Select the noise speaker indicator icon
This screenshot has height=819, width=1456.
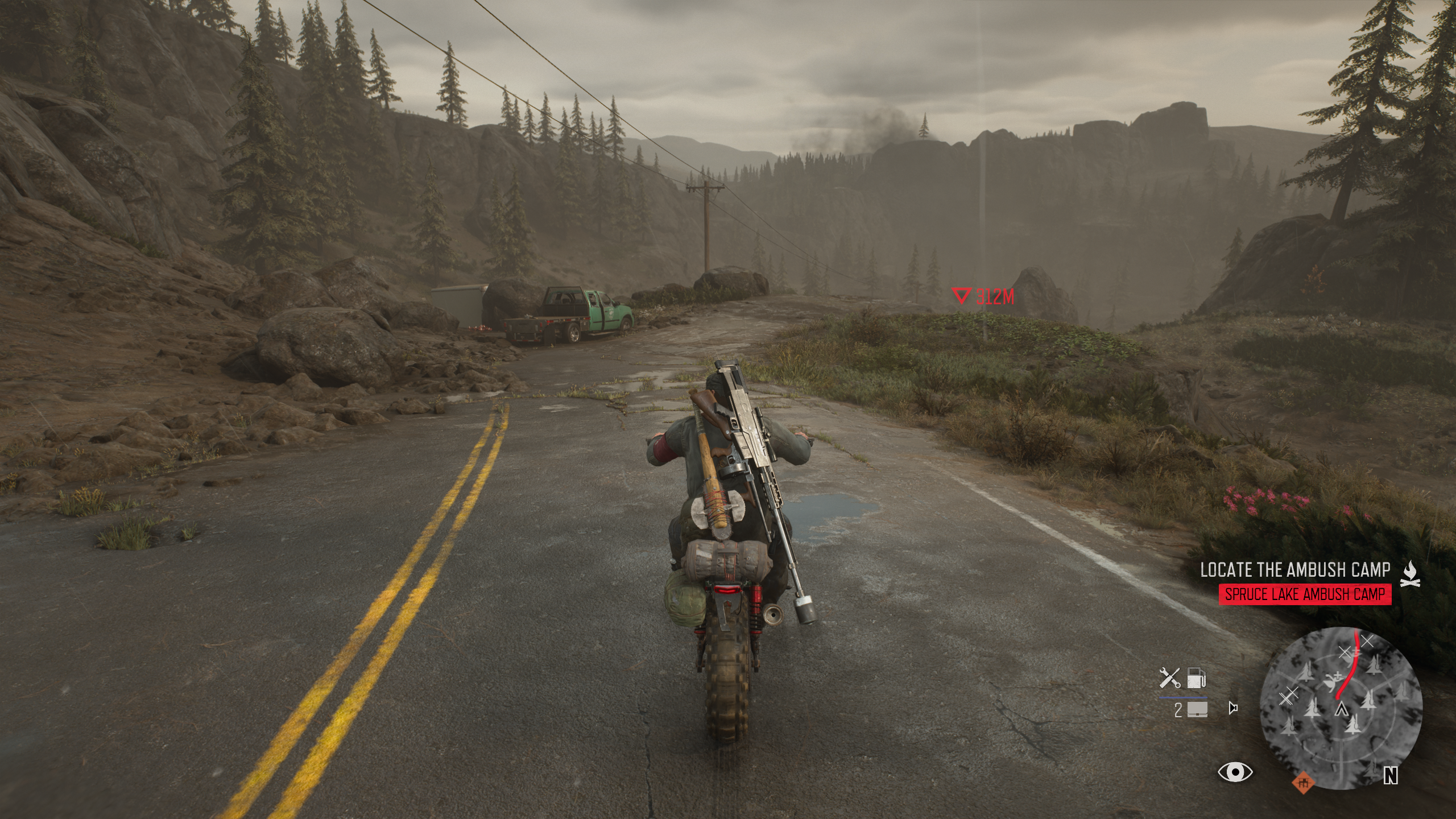[x=1233, y=709]
